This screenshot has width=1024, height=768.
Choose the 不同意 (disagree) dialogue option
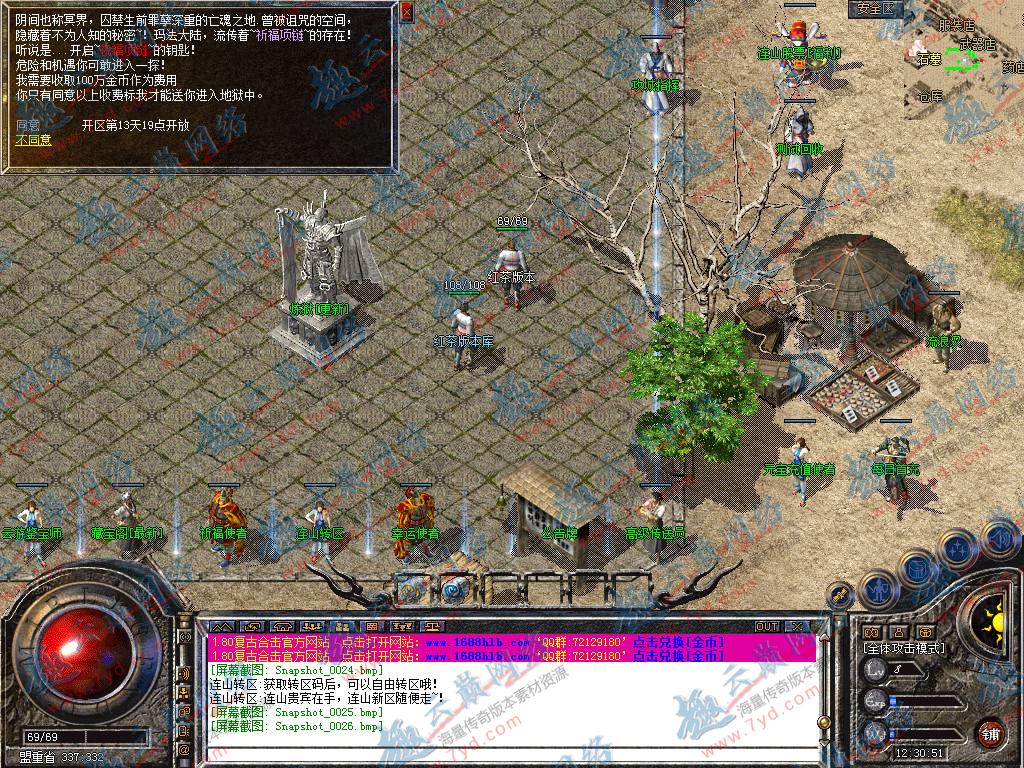(33, 140)
